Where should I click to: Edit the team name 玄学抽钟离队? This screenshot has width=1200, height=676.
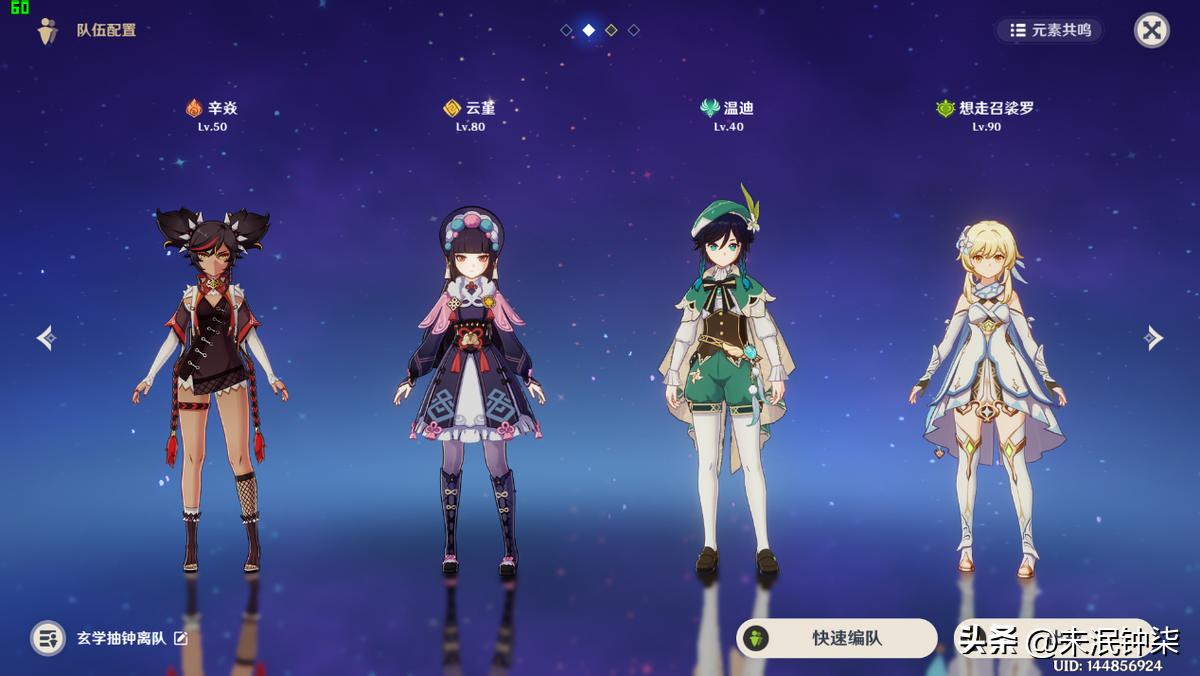coord(181,638)
